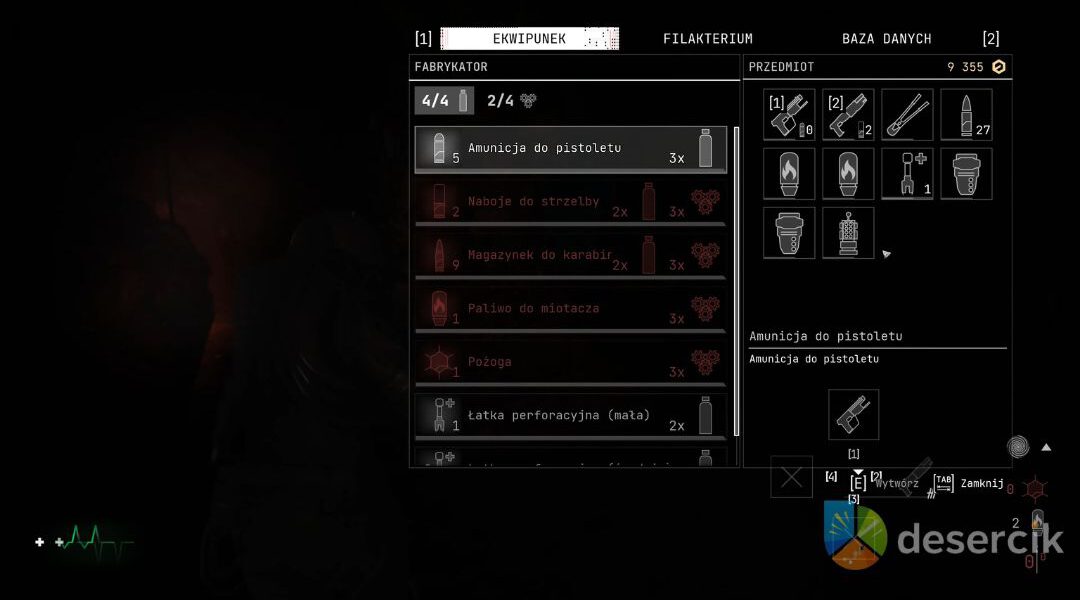Select the Łatka perforacyjna (mała) recipe
Screen dimensions: 1080x600
(571, 415)
